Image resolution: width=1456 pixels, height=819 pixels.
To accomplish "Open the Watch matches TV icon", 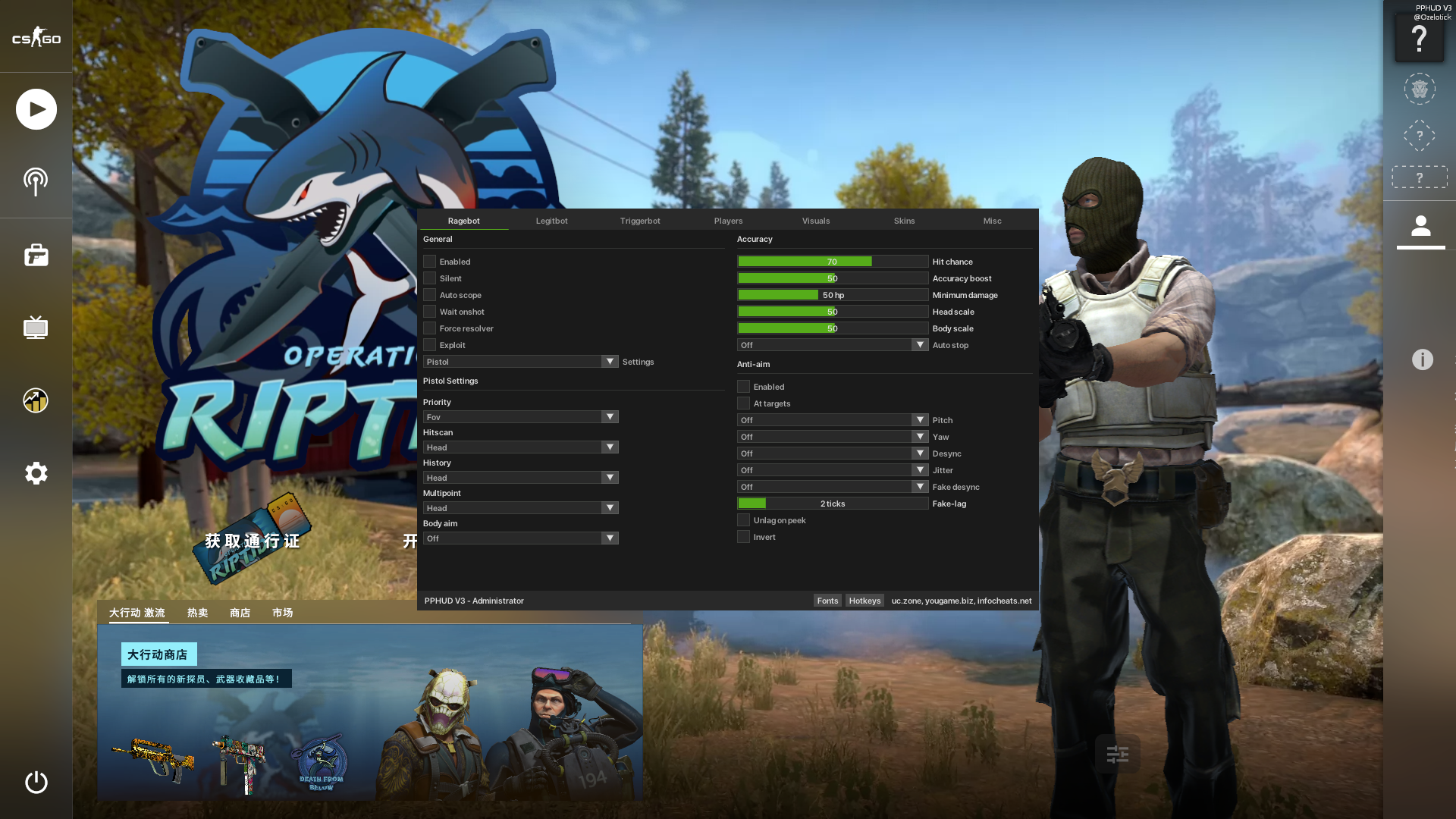I will pyautogui.click(x=36, y=328).
